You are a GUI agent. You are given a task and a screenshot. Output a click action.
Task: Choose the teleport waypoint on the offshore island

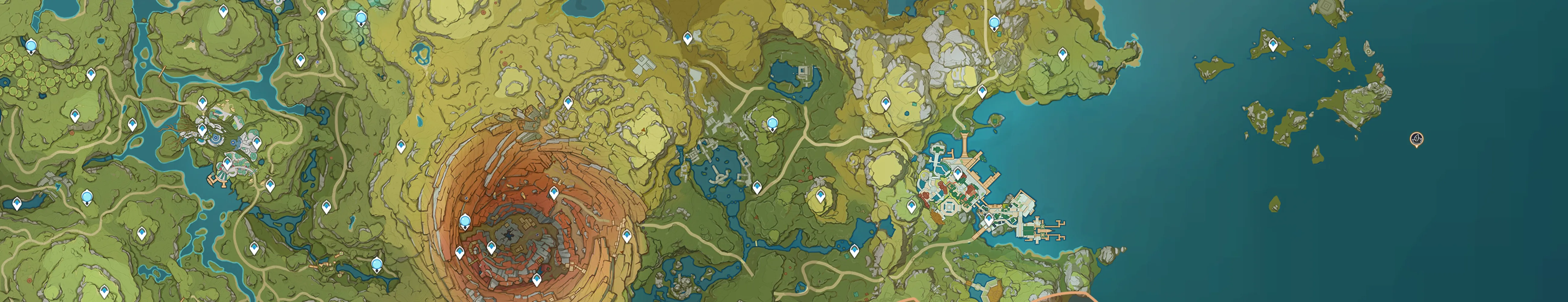pyautogui.click(x=1272, y=44)
